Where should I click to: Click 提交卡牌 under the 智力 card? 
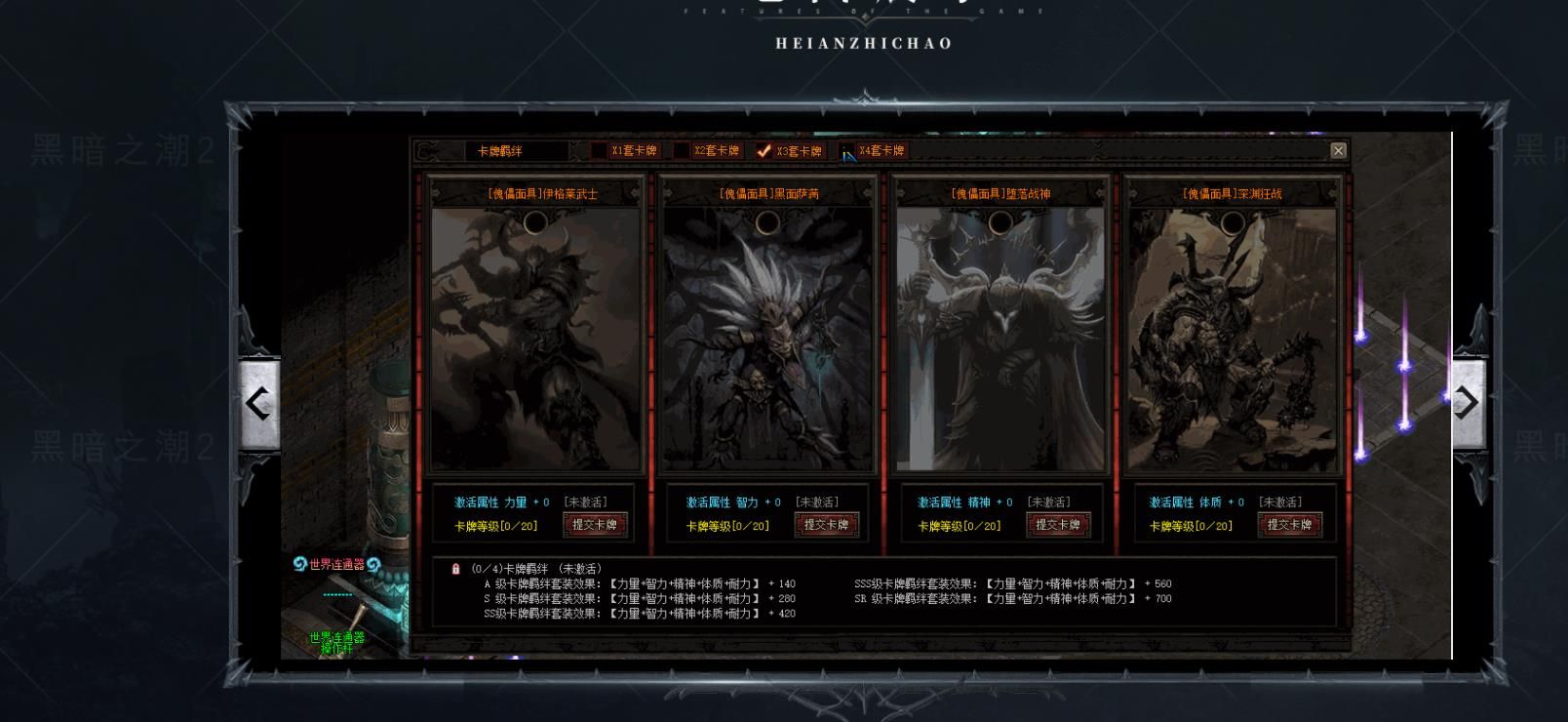827,525
